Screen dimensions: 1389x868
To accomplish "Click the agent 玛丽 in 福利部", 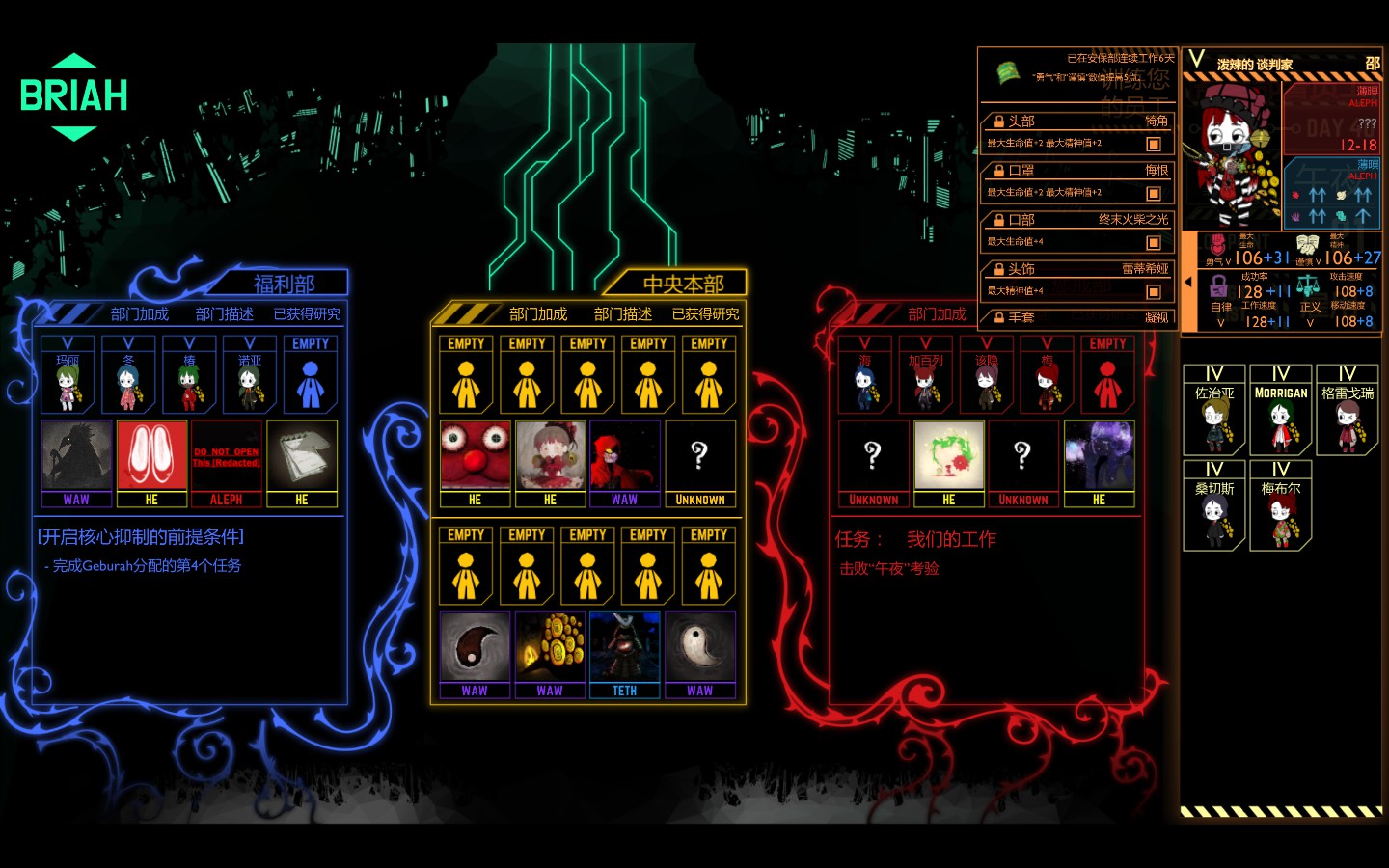I will 68,374.
